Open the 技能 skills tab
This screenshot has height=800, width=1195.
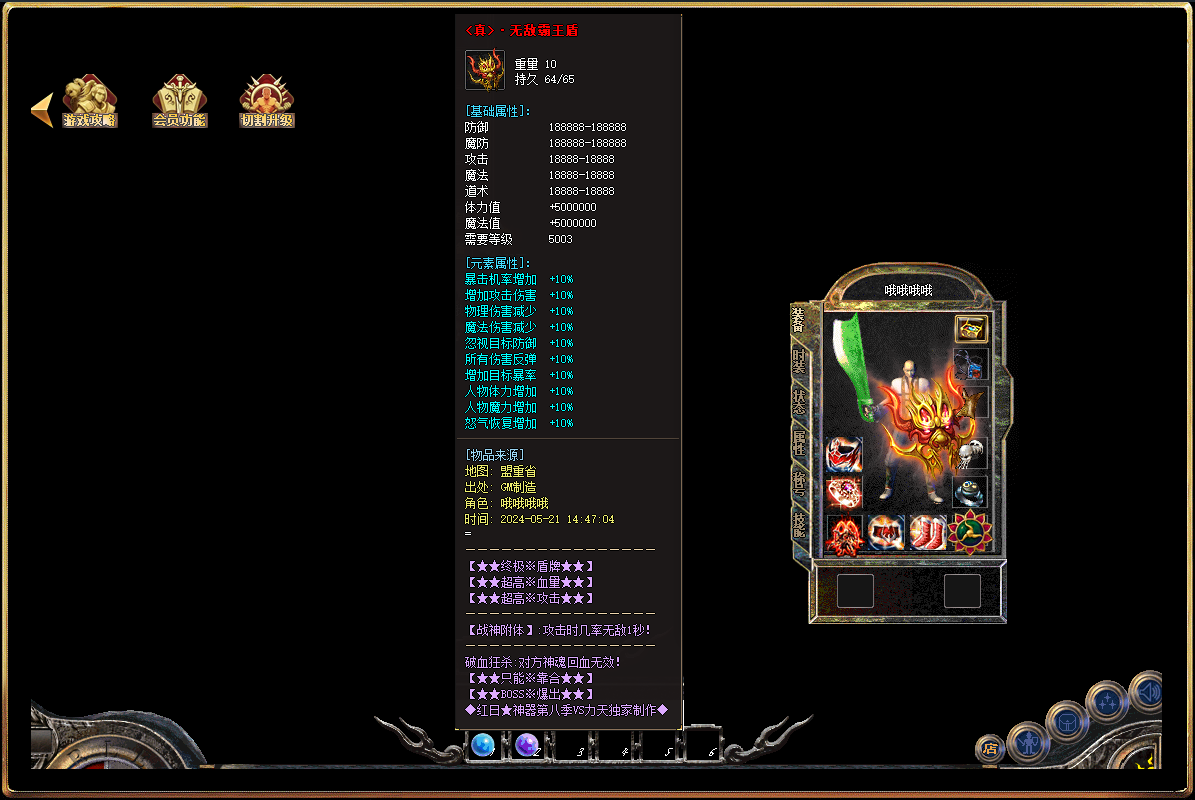(799, 523)
